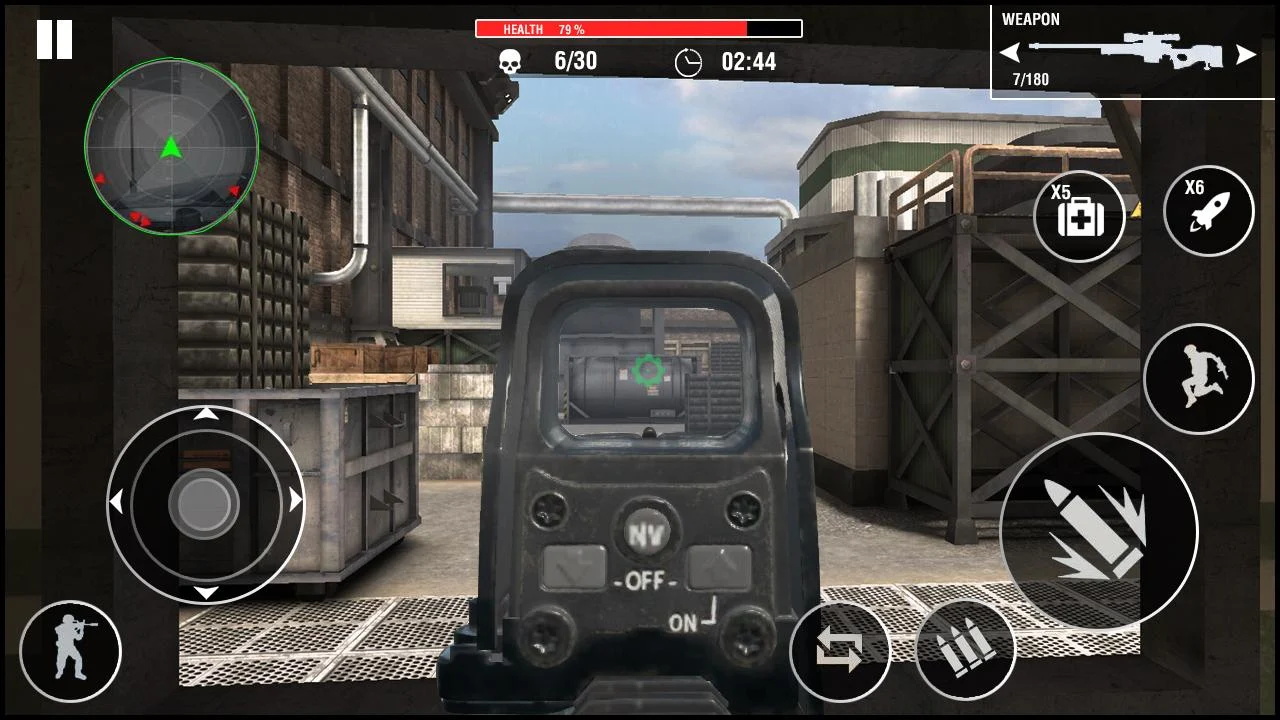Switch to the previous weapon arrow
1280x720 pixels.
1010,53
